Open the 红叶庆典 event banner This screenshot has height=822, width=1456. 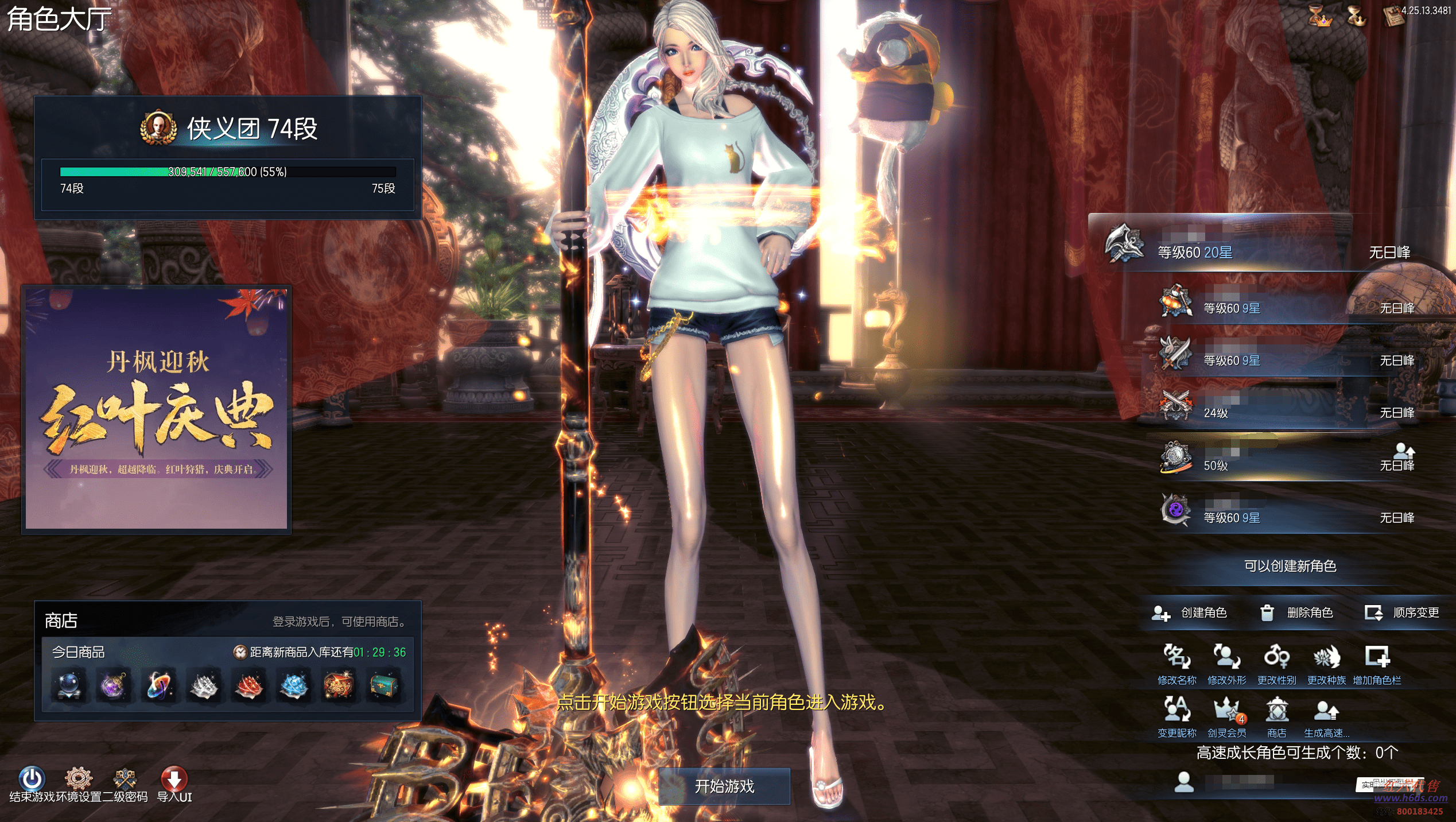156,409
